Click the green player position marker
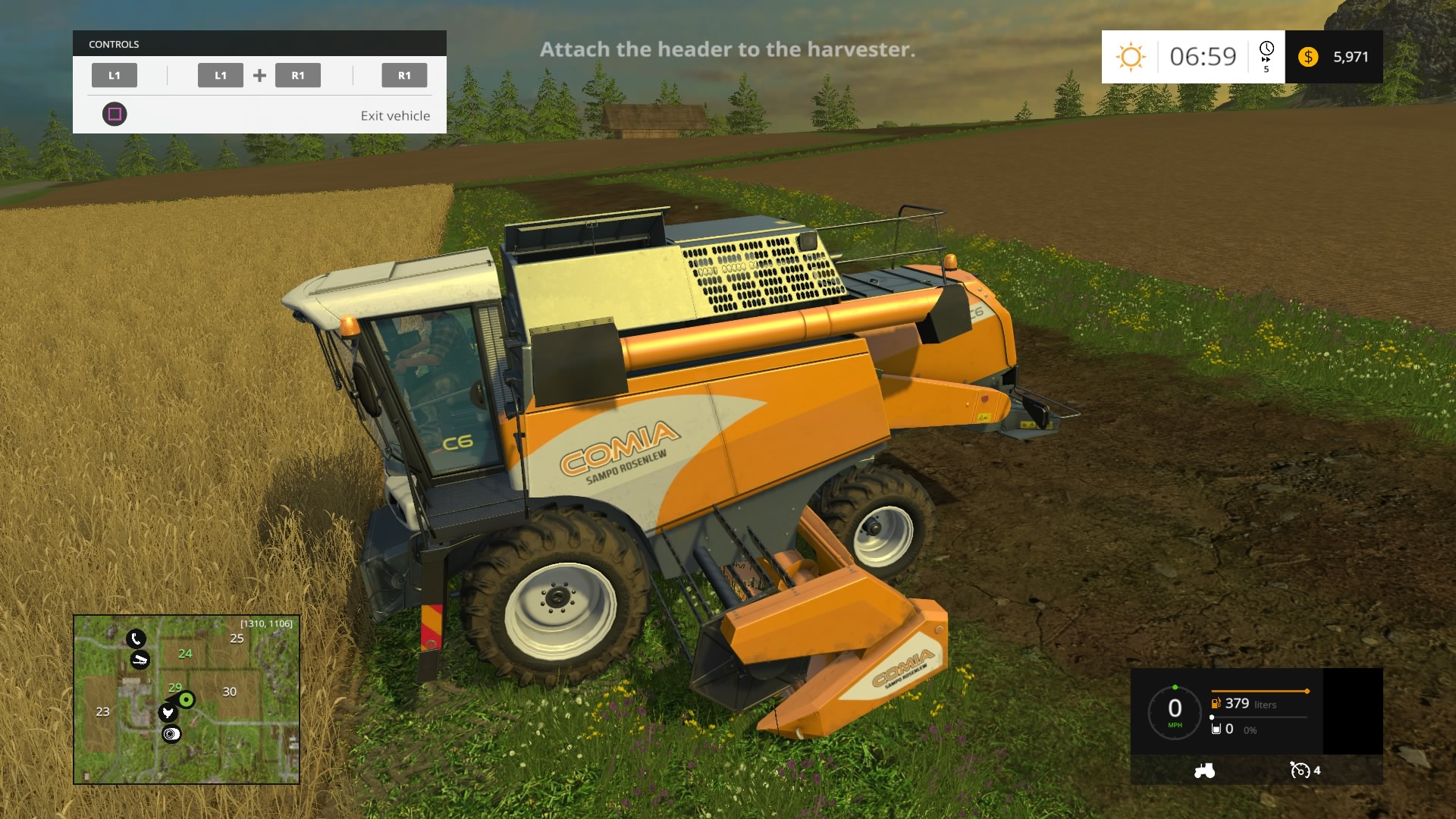 pos(187,699)
